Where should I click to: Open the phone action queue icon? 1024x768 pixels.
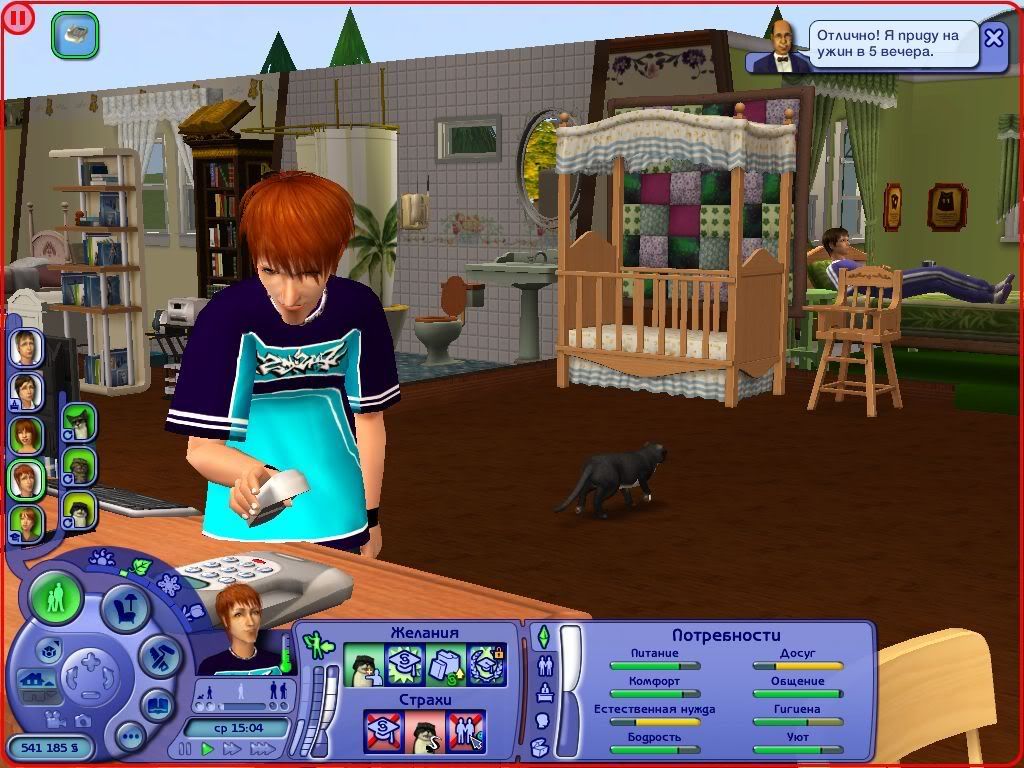tap(74, 34)
